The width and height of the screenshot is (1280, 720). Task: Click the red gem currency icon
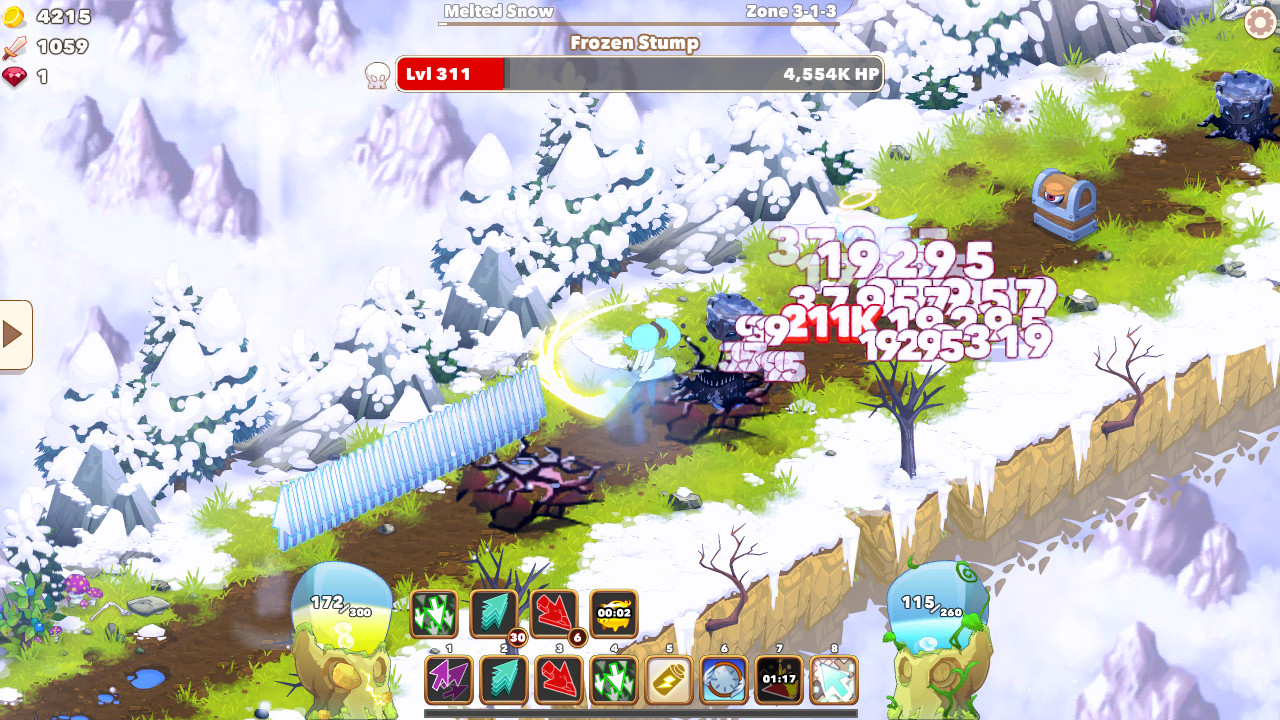pyautogui.click(x=14, y=72)
